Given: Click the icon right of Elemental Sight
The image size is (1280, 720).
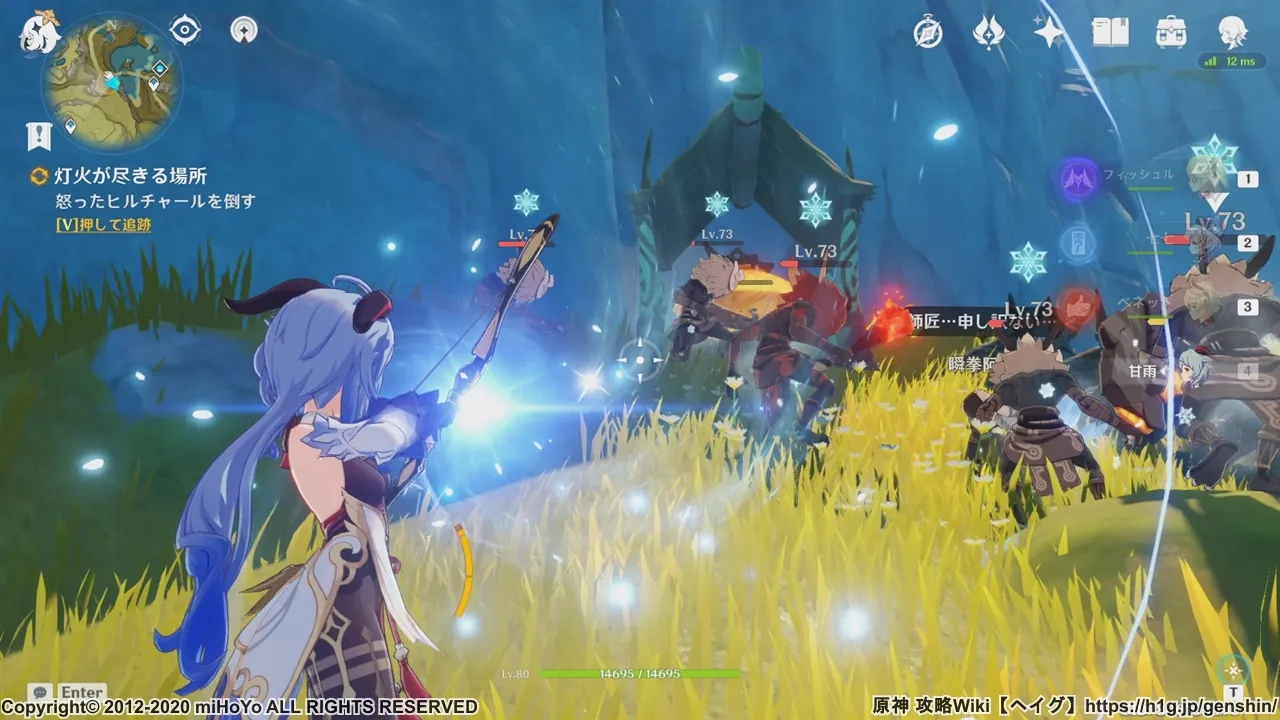Looking at the screenshot, I should 243,30.
